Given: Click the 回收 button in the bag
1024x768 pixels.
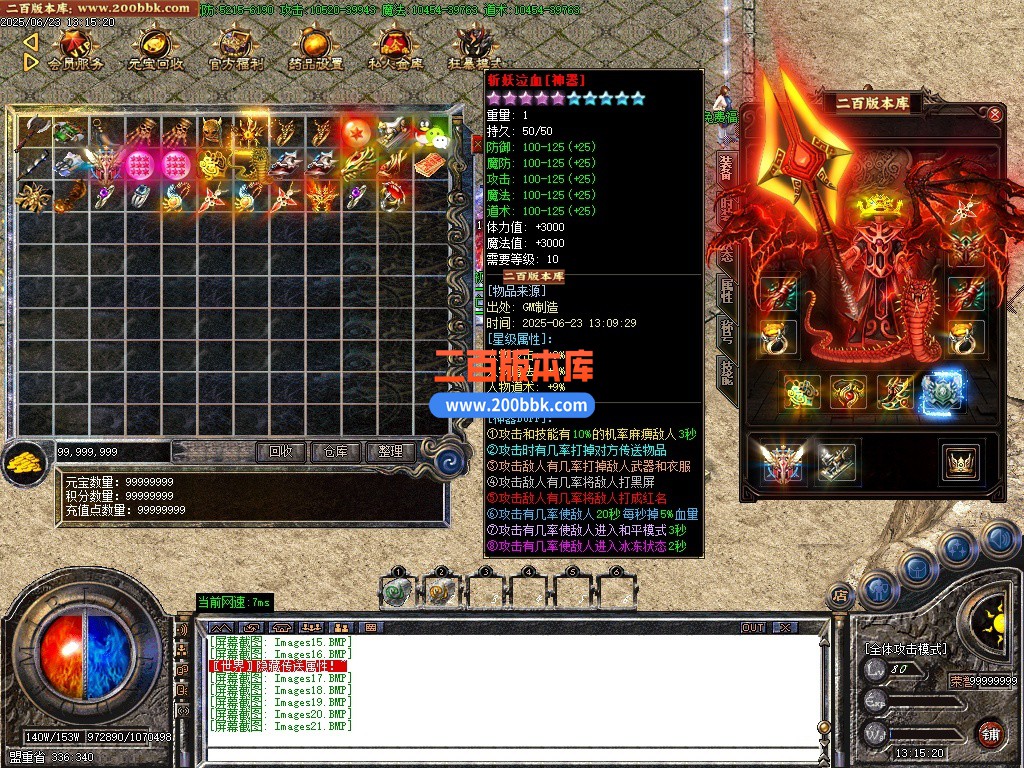Looking at the screenshot, I should 281,452.
